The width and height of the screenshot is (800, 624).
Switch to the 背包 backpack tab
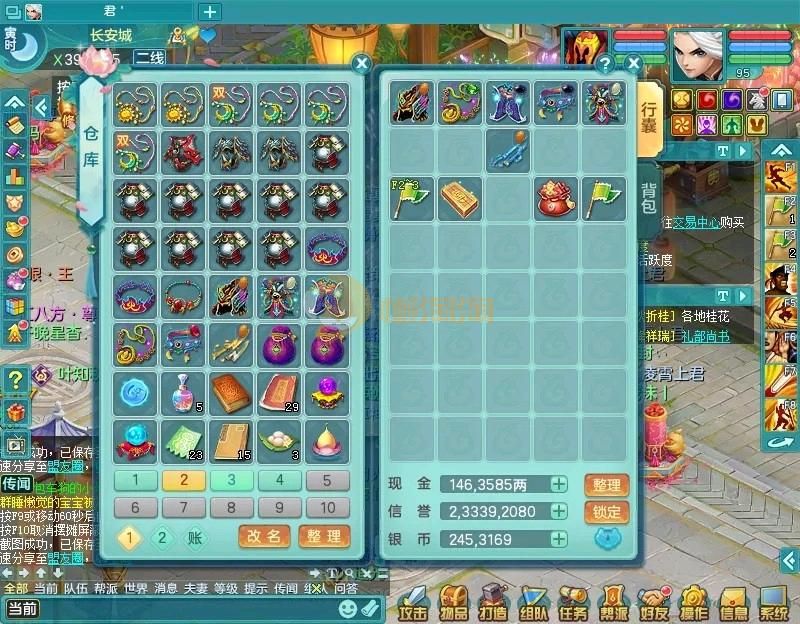point(649,198)
